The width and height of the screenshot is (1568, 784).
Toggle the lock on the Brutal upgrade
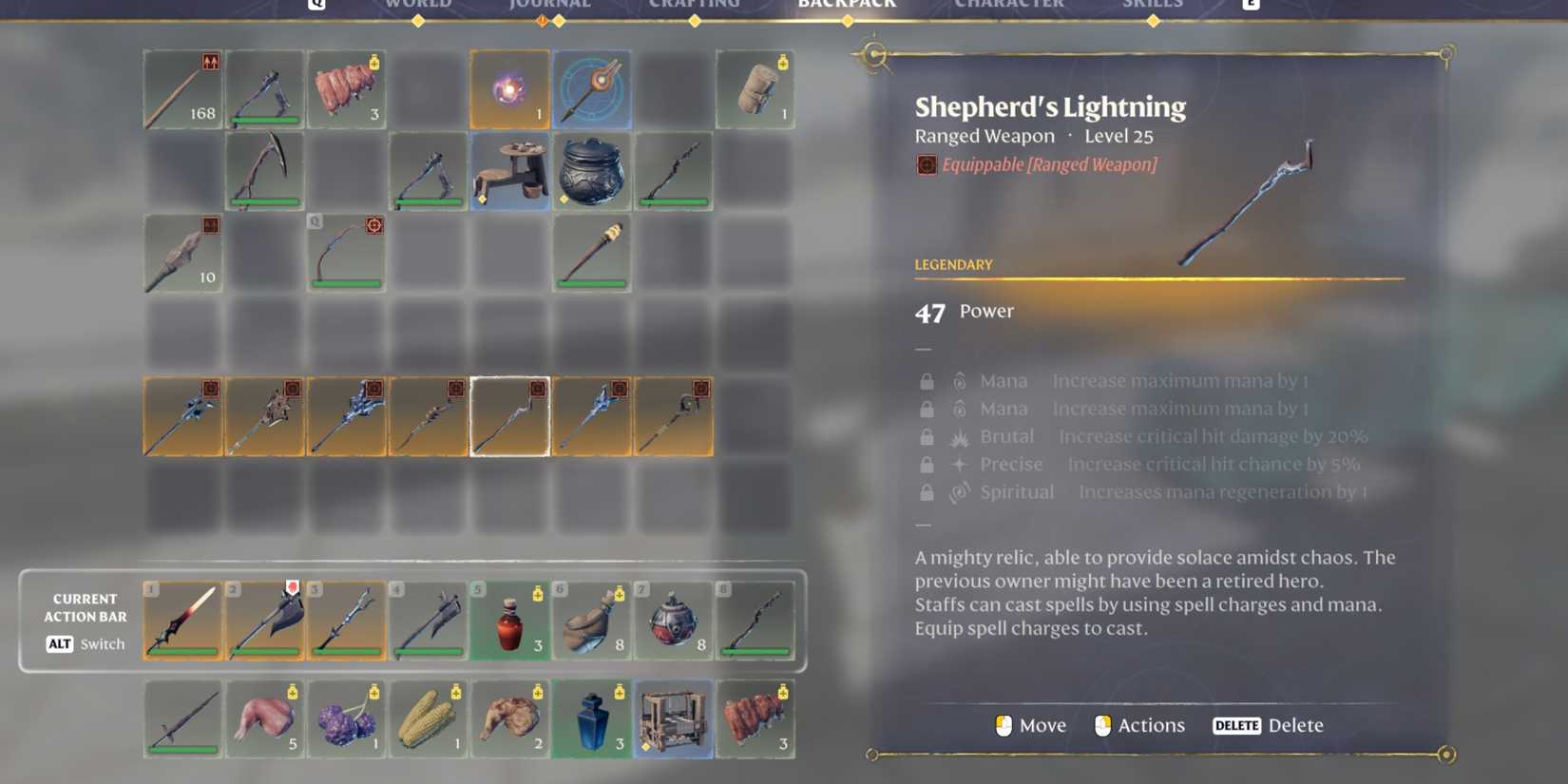pyautogui.click(x=927, y=436)
